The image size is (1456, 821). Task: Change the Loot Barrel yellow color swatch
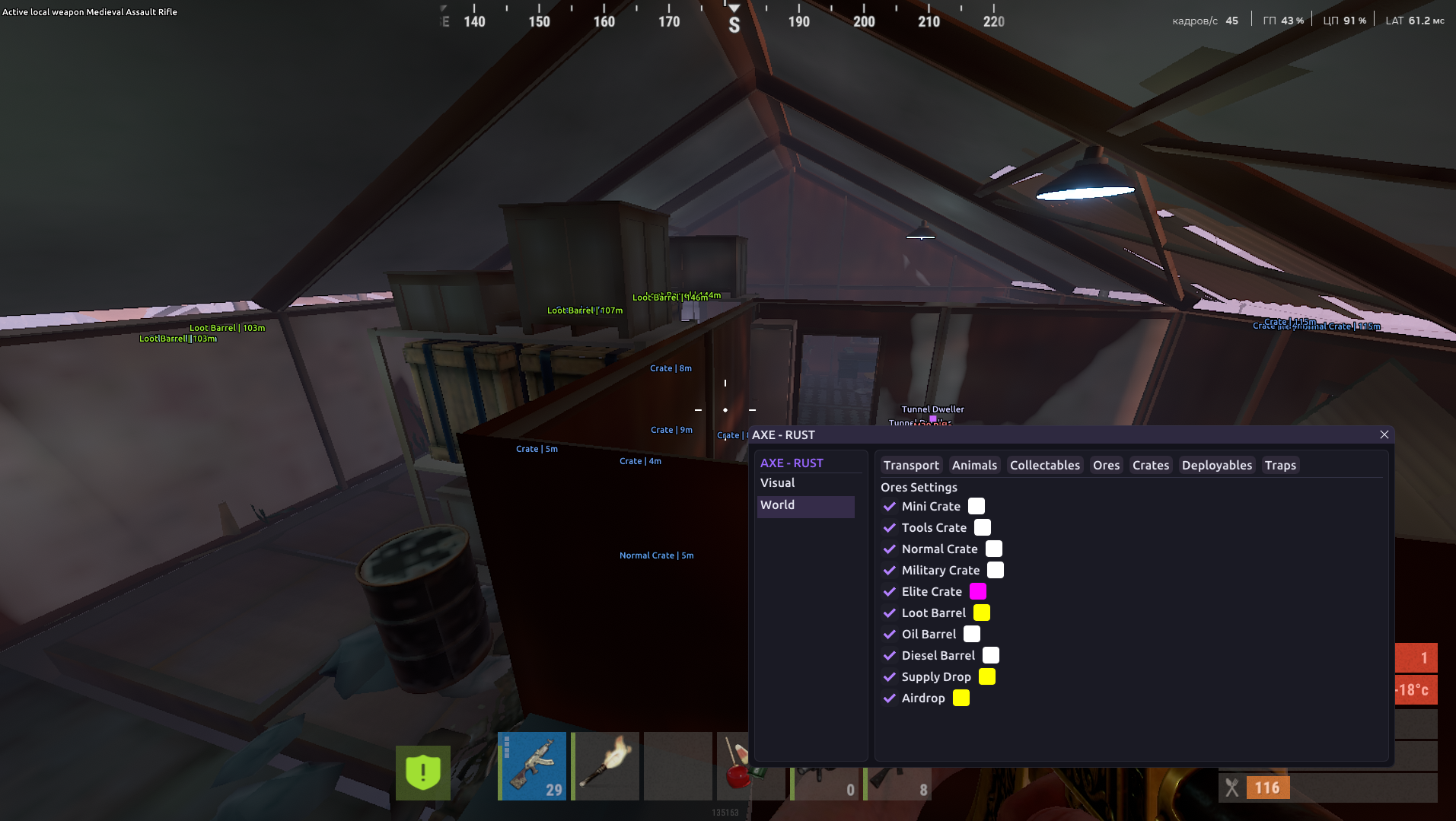point(982,613)
